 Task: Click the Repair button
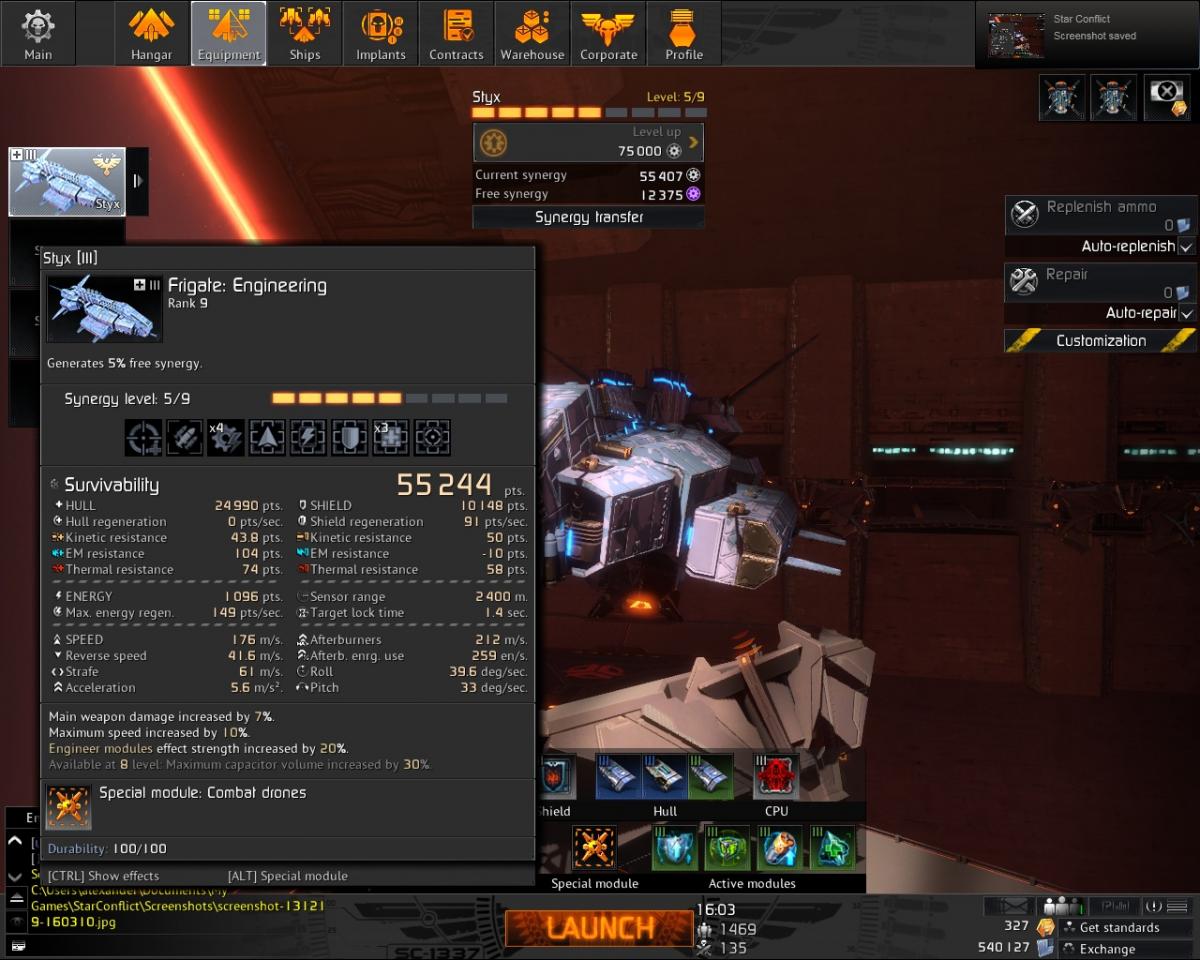click(x=1100, y=282)
